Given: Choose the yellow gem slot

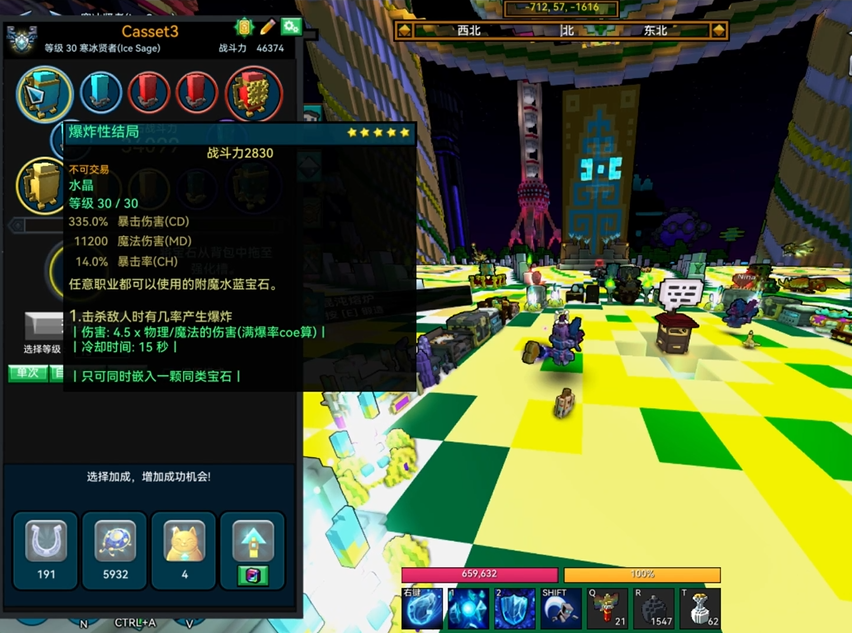Looking at the screenshot, I should click(43, 186).
